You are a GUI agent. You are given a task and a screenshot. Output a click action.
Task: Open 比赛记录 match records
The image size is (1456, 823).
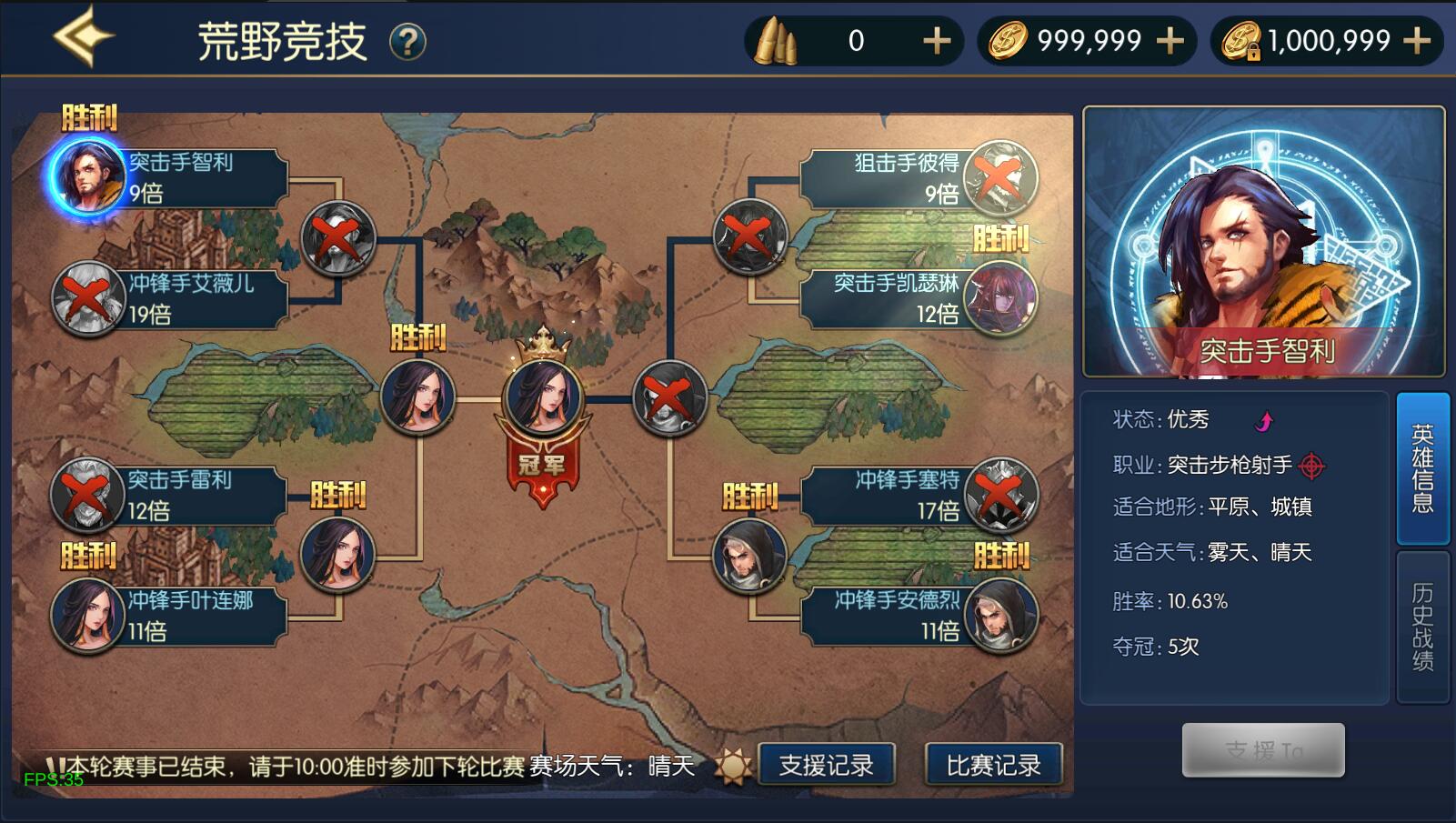pyautogui.click(x=993, y=765)
